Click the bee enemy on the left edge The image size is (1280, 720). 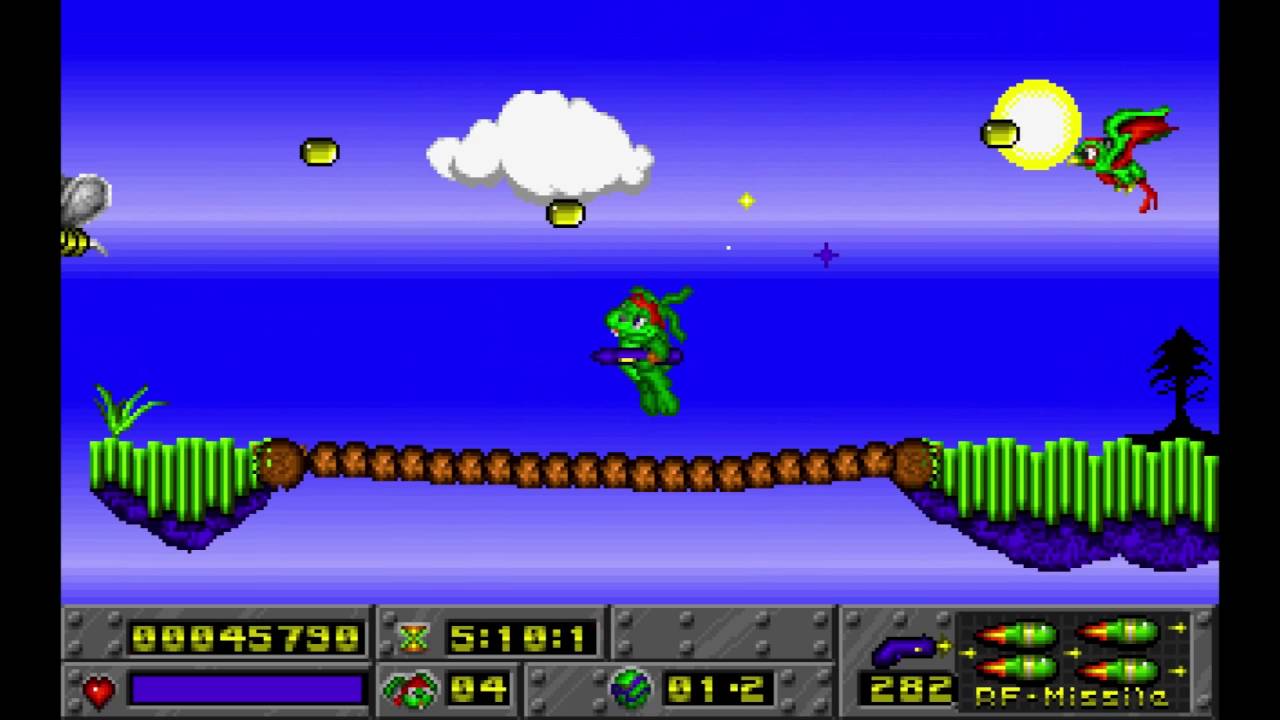click(x=80, y=215)
